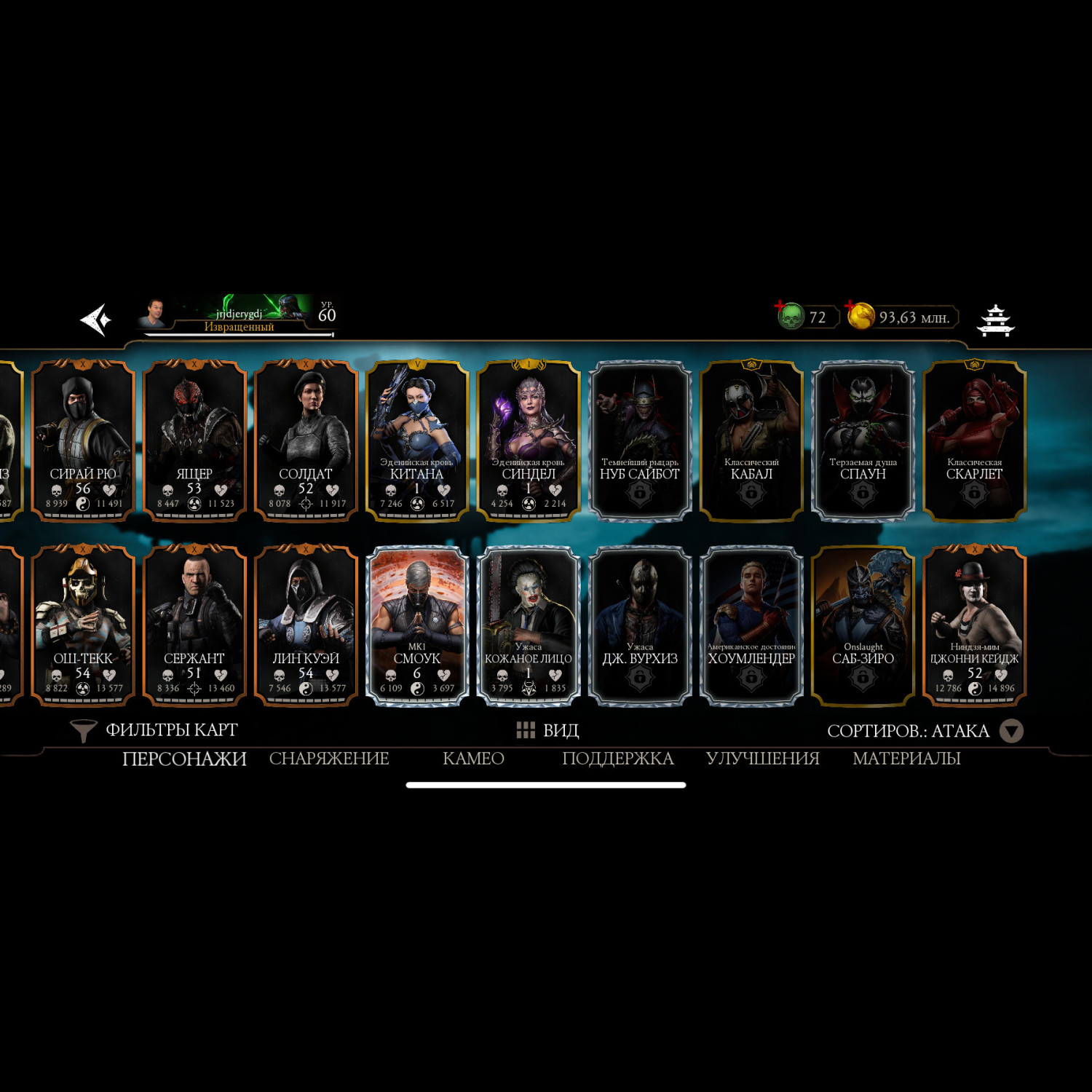Image resolution: width=1092 pixels, height=1092 pixels.
Task: Choose the Китана Эденийская кровь card
Action: coord(417,440)
